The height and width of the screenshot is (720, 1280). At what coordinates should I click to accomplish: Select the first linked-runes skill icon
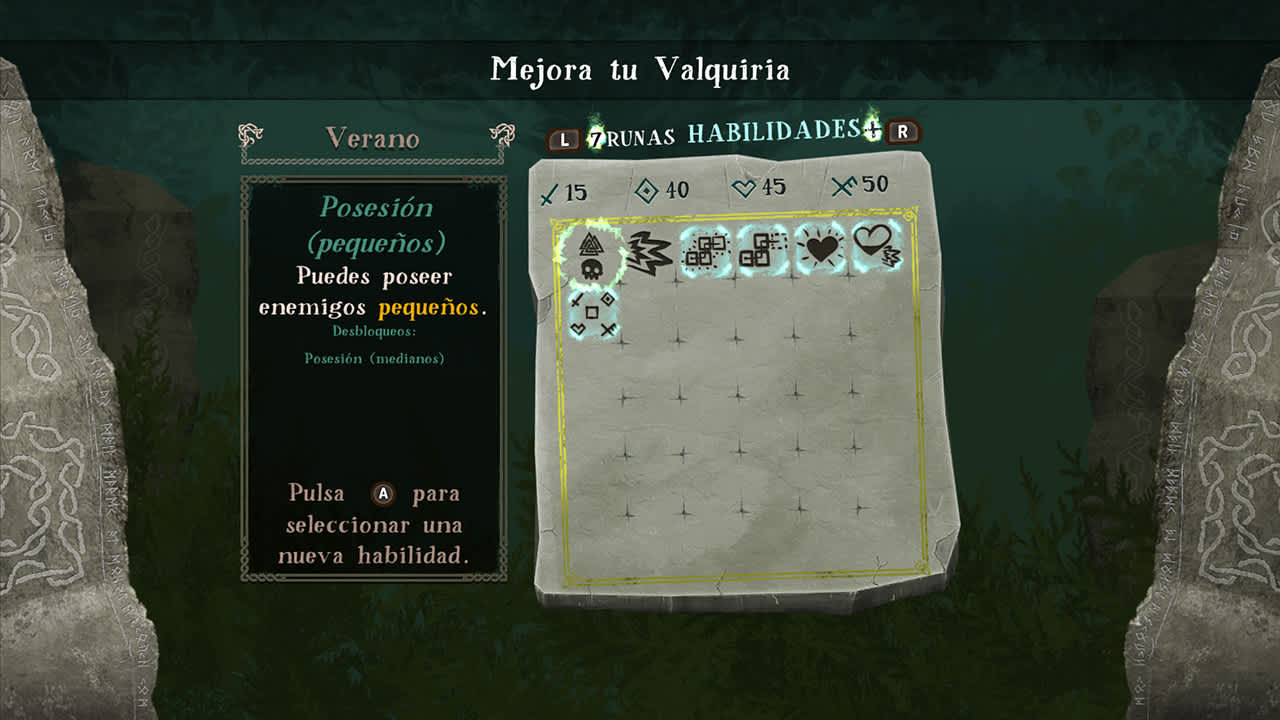coord(705,253)
